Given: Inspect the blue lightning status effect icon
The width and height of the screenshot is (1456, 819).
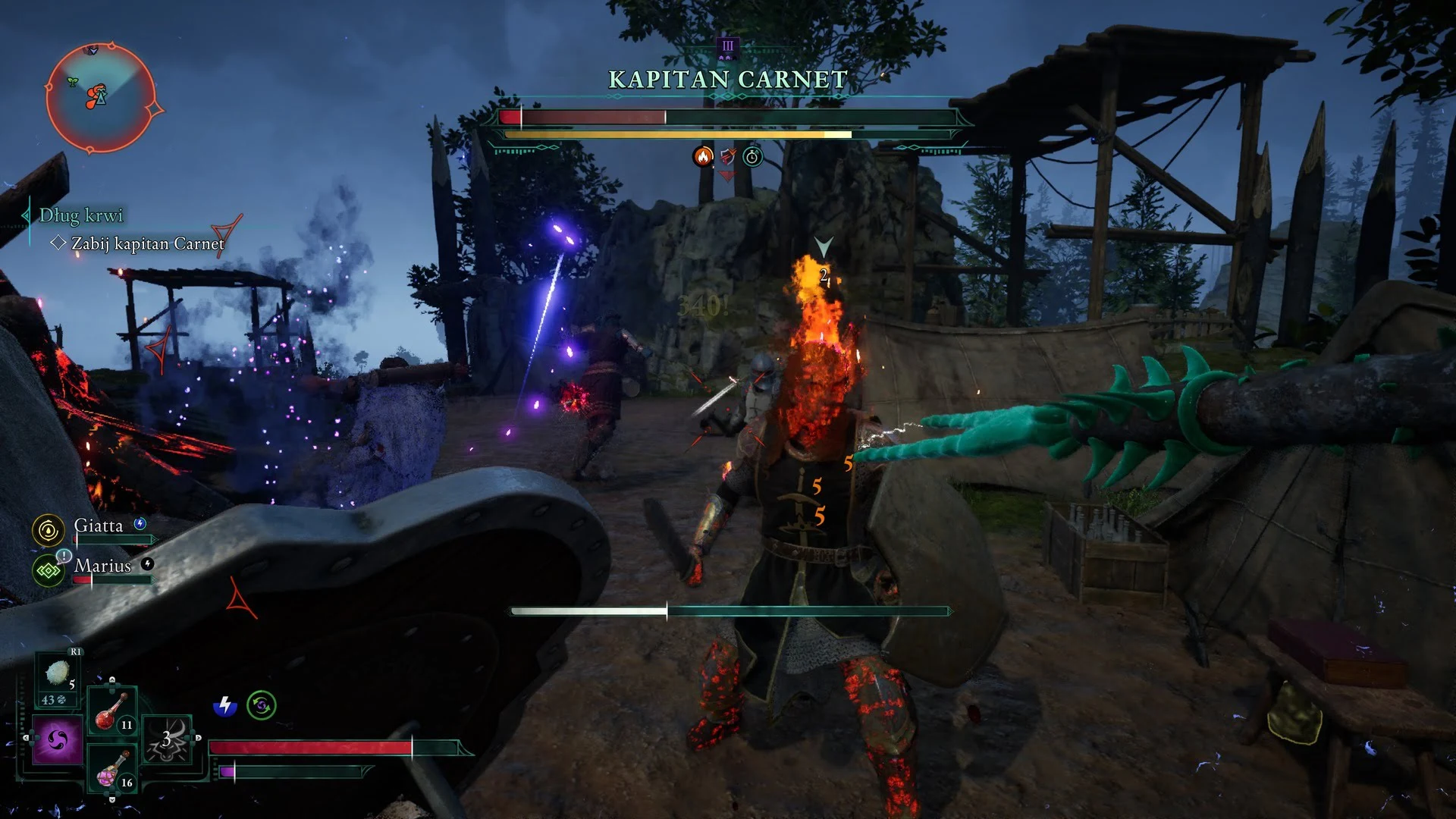Looking at the screenshot, I should [x=224, y=706].
